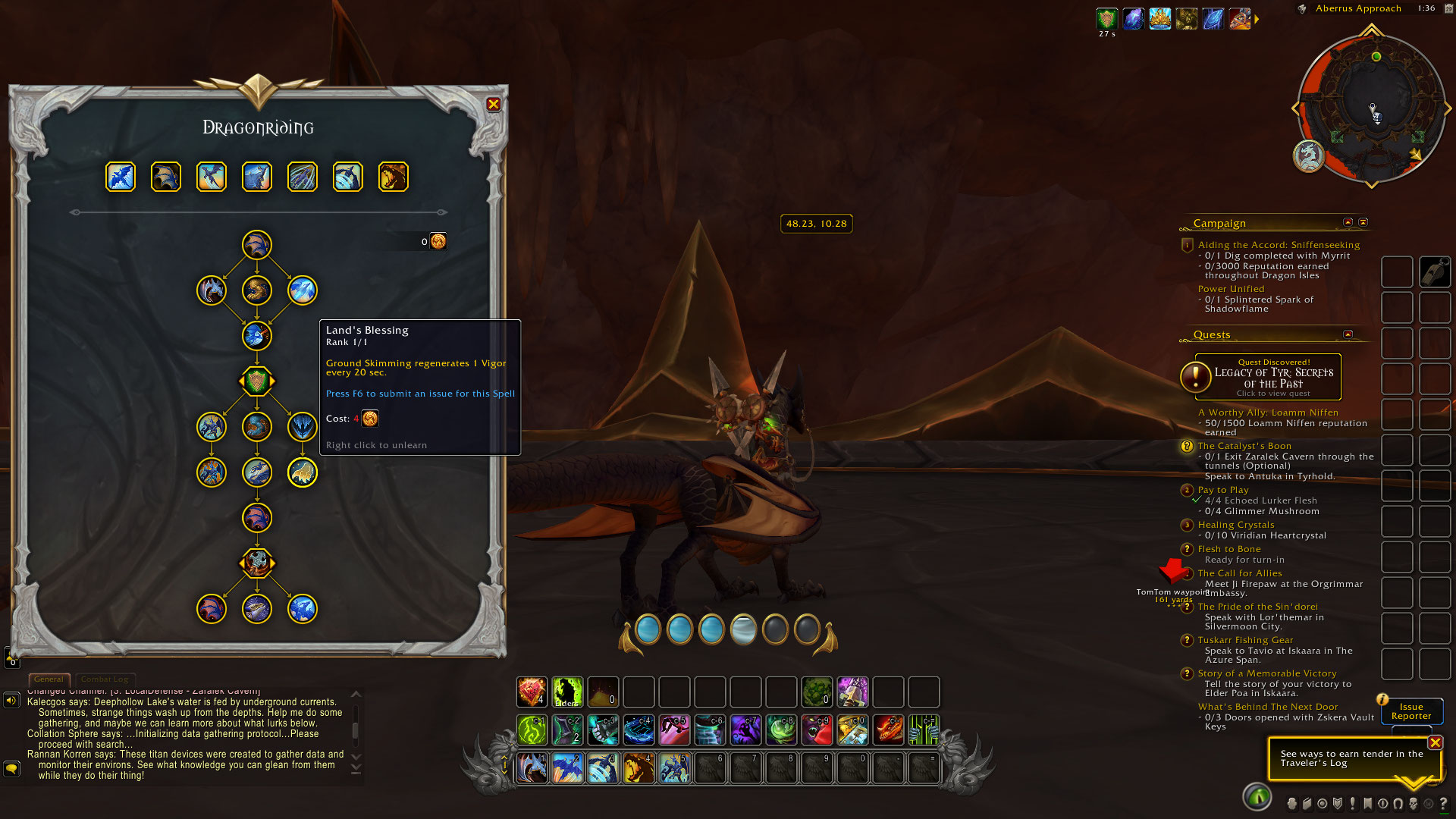Open the Issue Reporter button

tap(1410, 711)
